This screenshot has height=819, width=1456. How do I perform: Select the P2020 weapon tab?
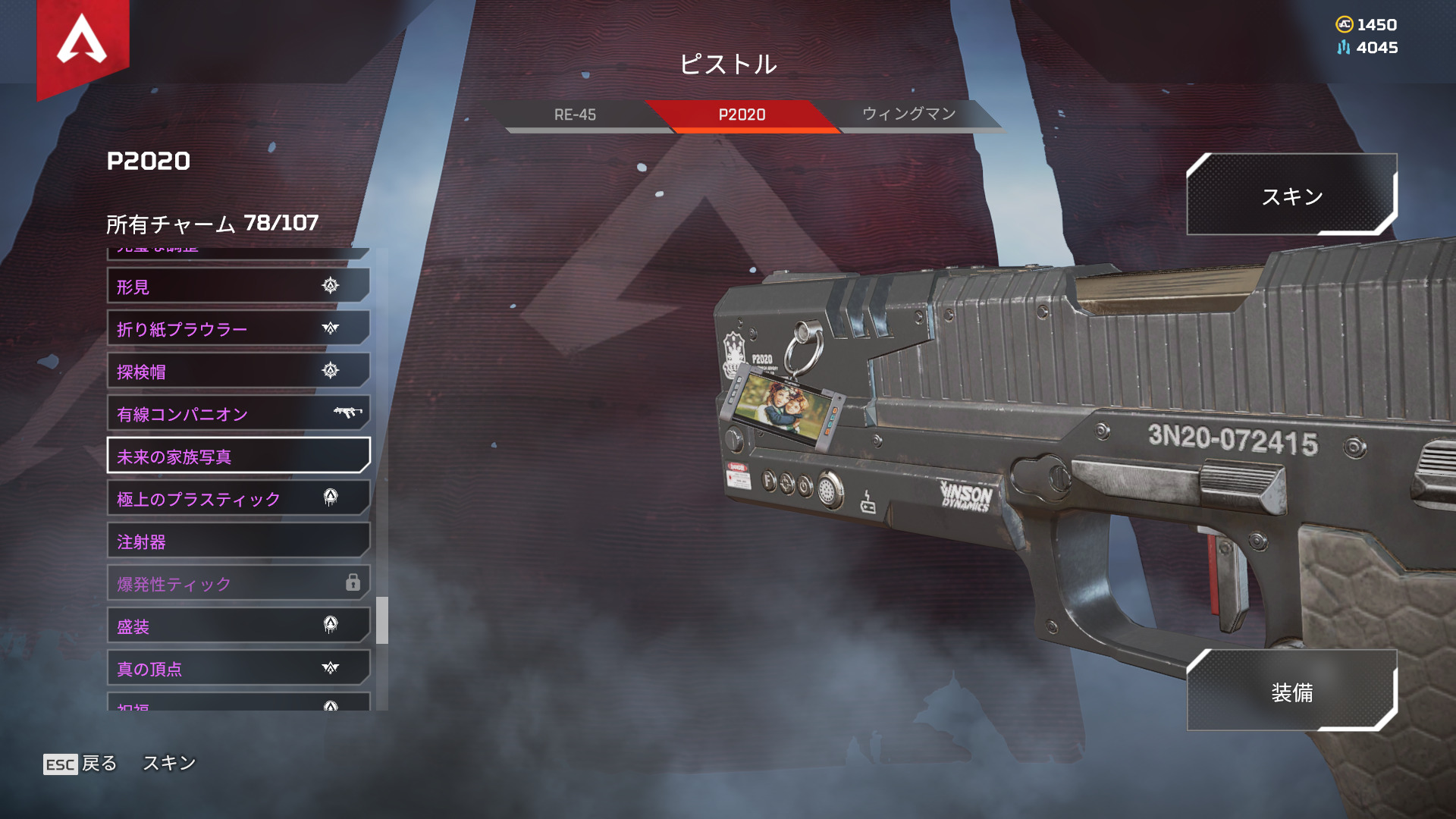(x=742, y=115)
